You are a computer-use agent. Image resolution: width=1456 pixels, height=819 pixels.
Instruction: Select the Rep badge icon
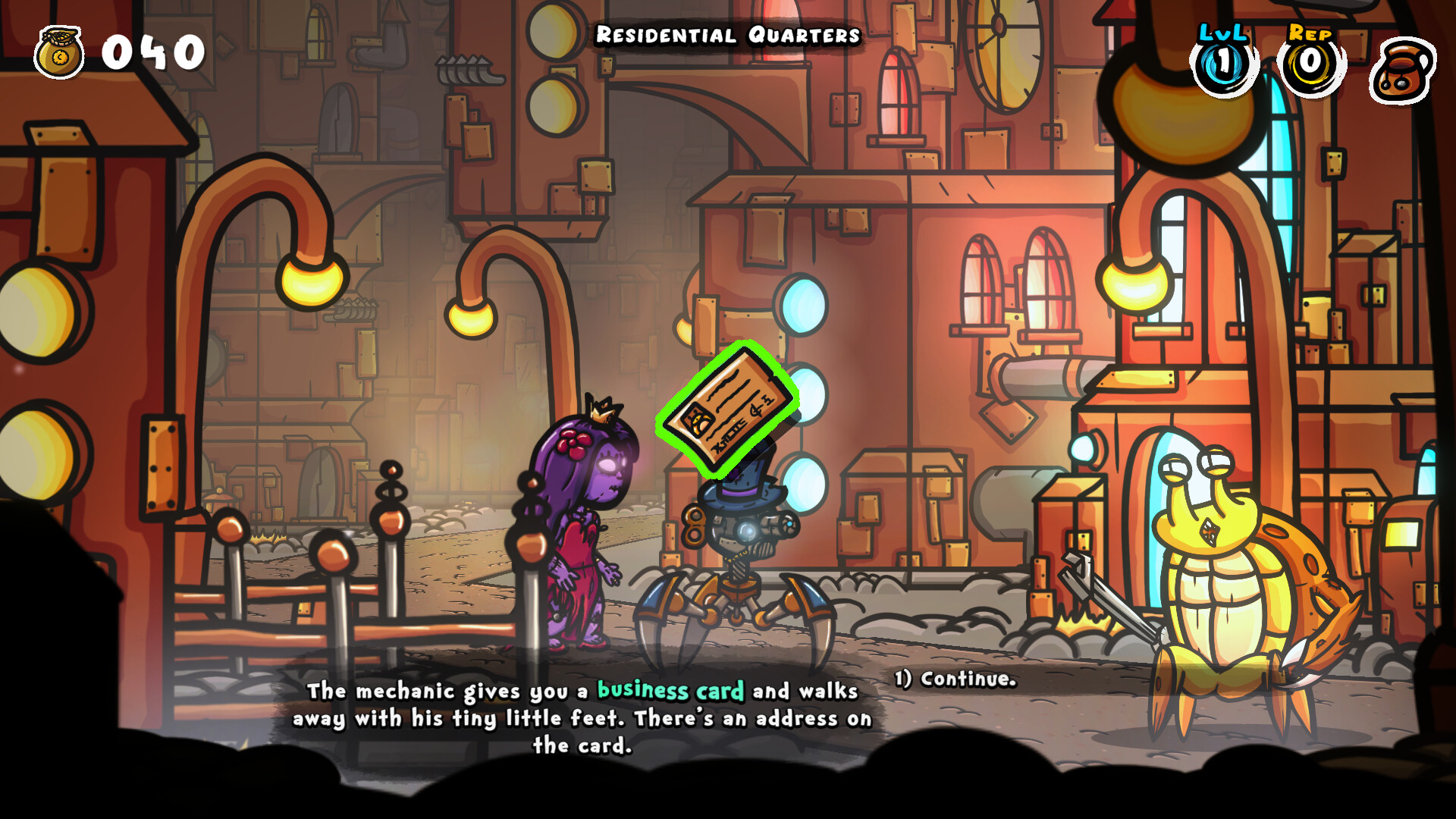pos(1311,63)
